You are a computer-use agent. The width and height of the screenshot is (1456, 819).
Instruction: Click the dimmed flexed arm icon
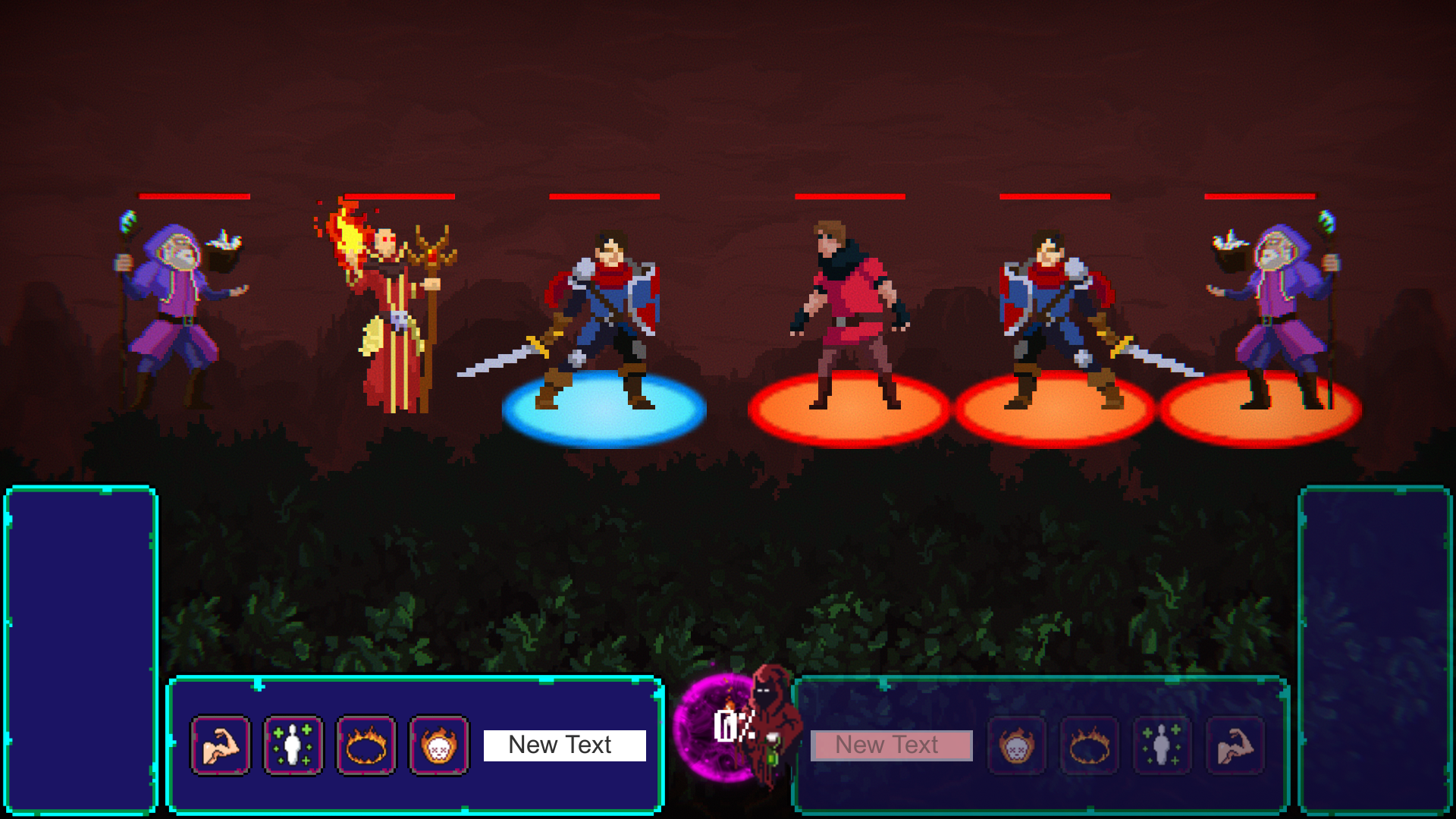(1235, 745)
